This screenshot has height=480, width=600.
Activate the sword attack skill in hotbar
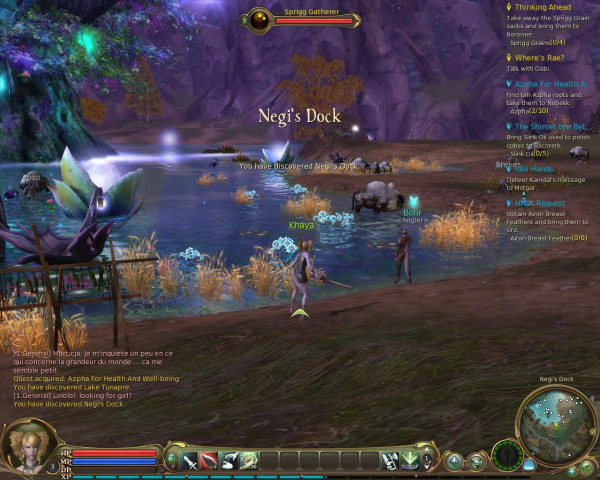189,460
